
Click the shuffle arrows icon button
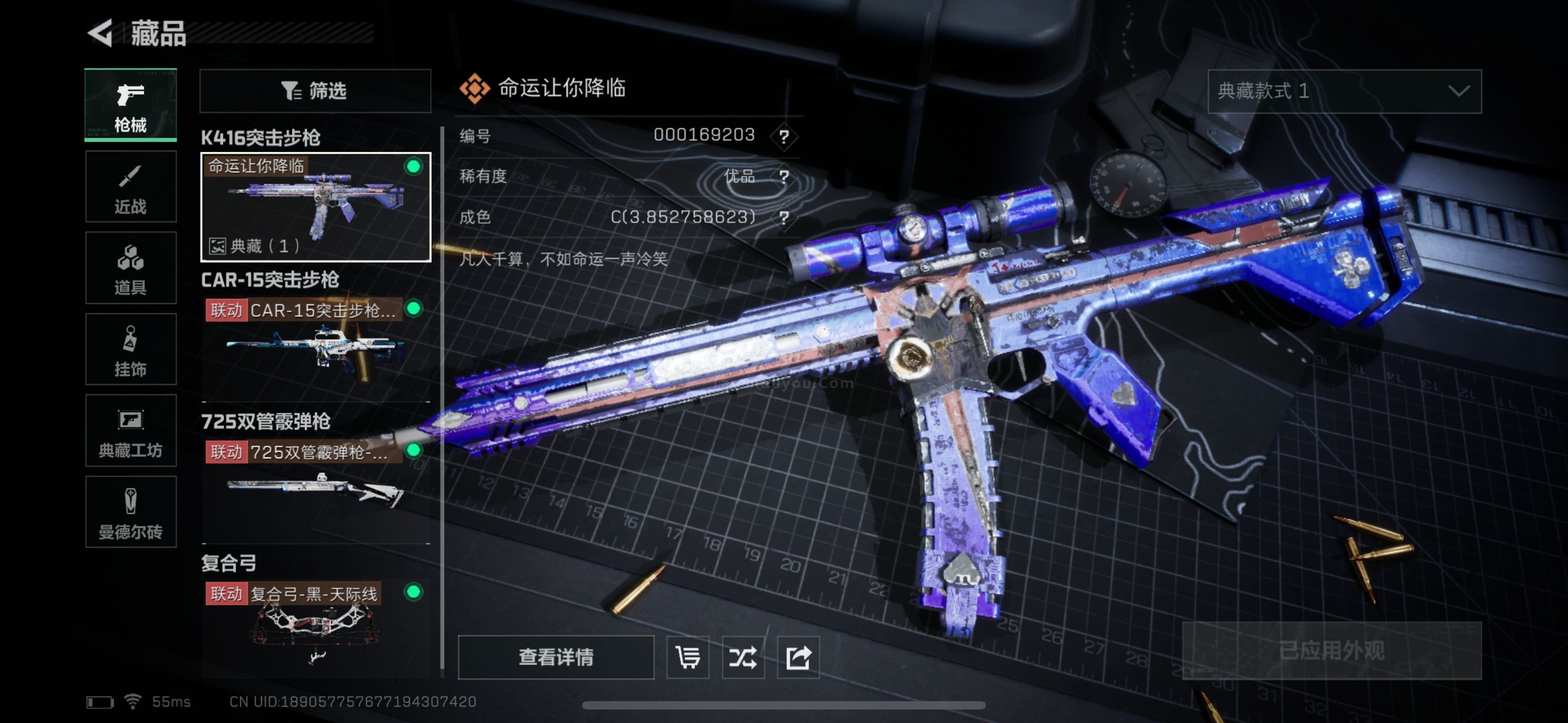(x=743, y=657)
